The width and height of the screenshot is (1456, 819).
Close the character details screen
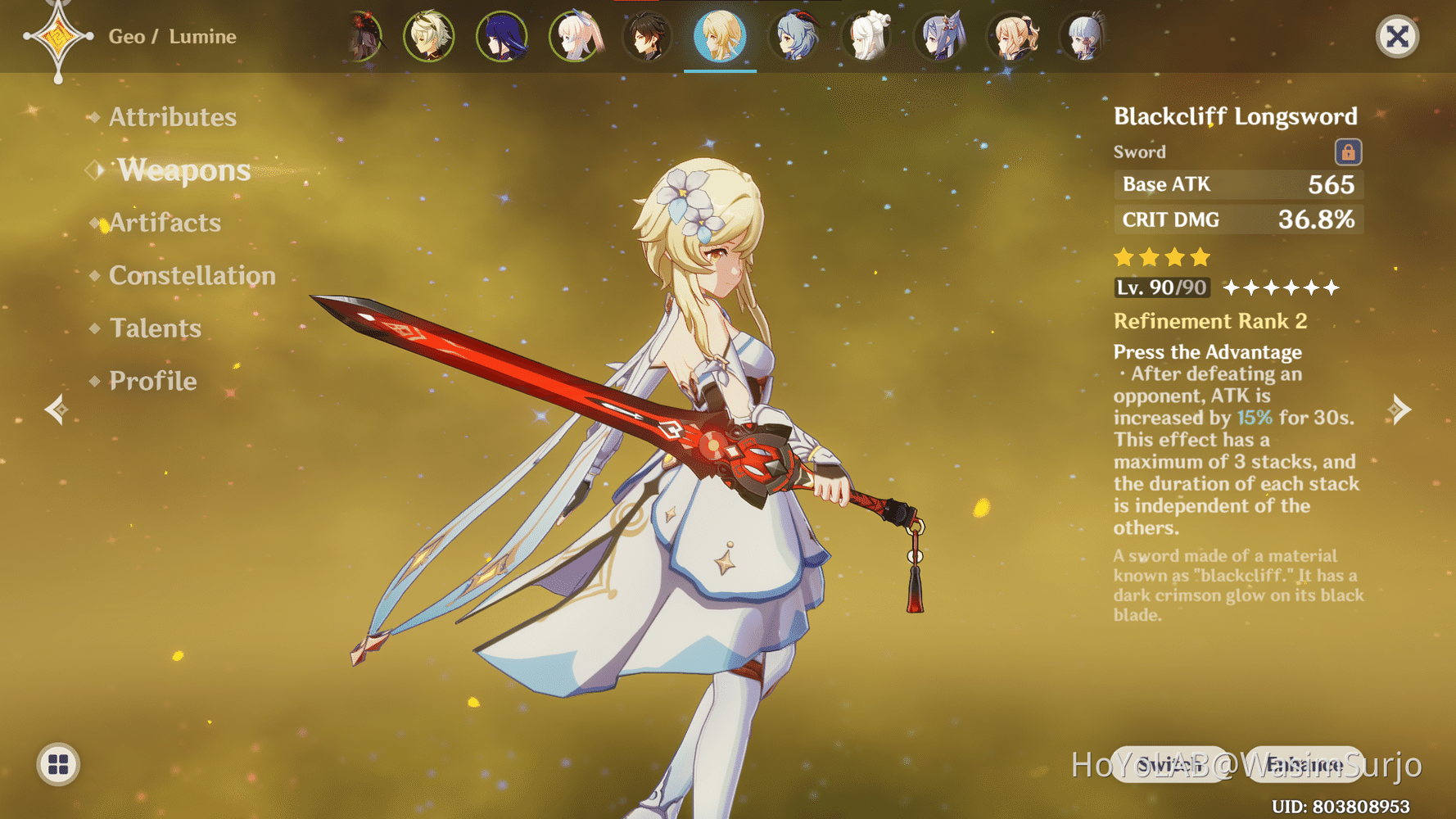coord(1396,36)
